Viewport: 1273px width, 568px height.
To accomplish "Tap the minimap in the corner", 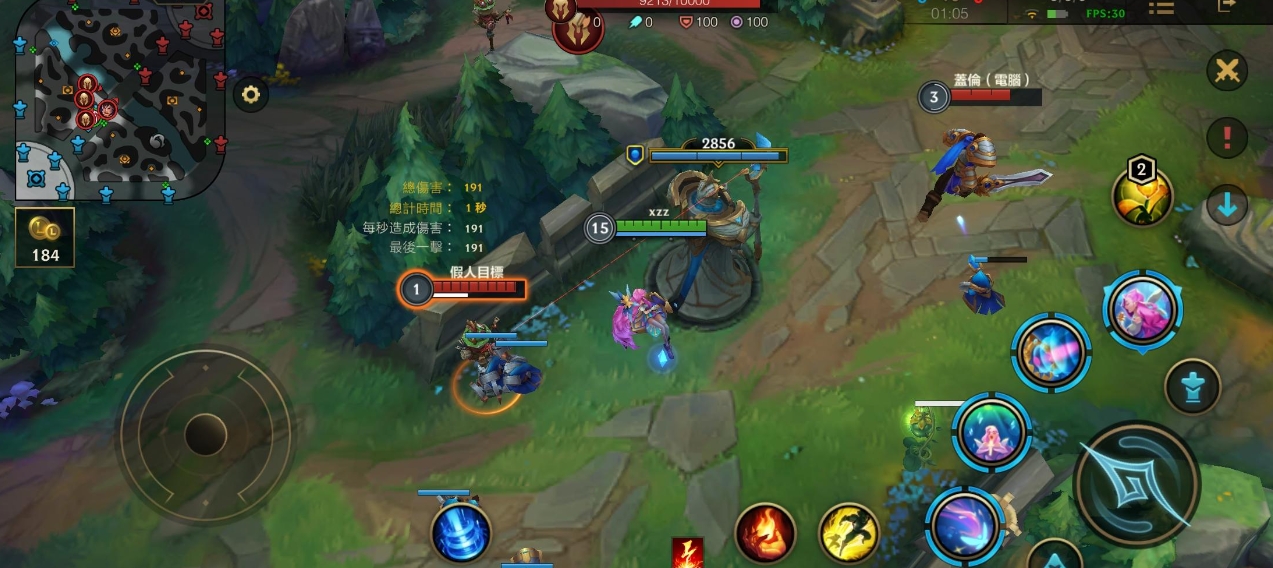I will [120, 98].
